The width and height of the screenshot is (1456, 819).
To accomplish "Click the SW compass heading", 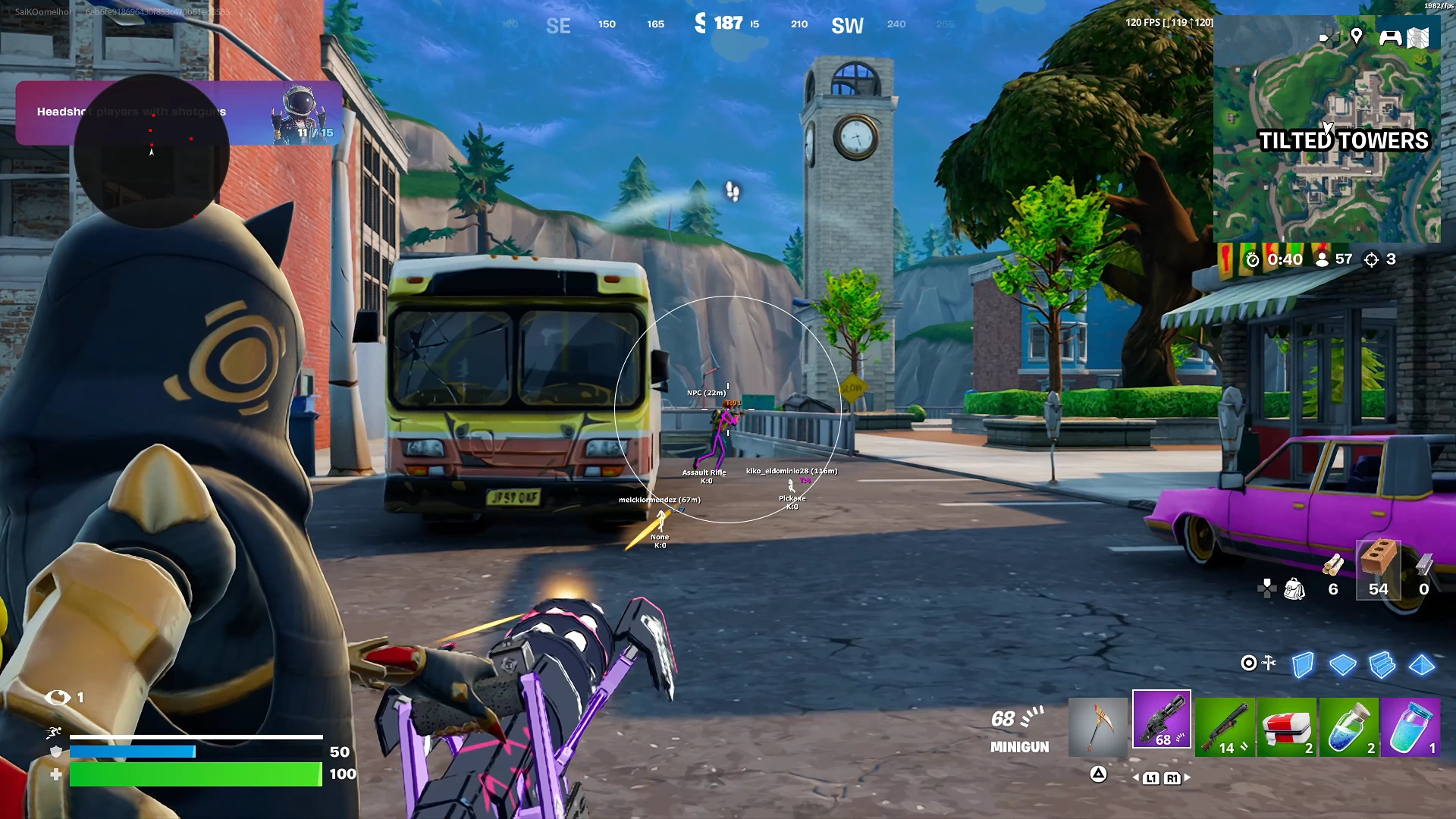I will [x=846, y=25].
